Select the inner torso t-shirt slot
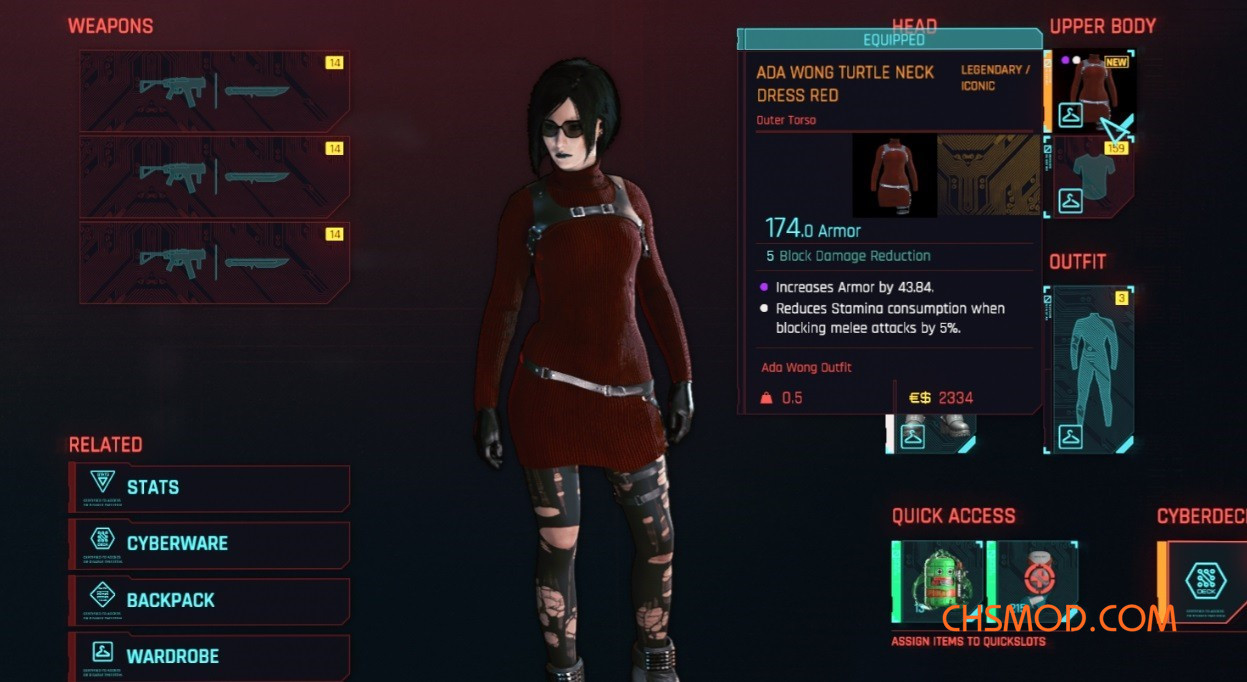The width and height of the screenshot is (1247, 682). [x=1093, y=176]
